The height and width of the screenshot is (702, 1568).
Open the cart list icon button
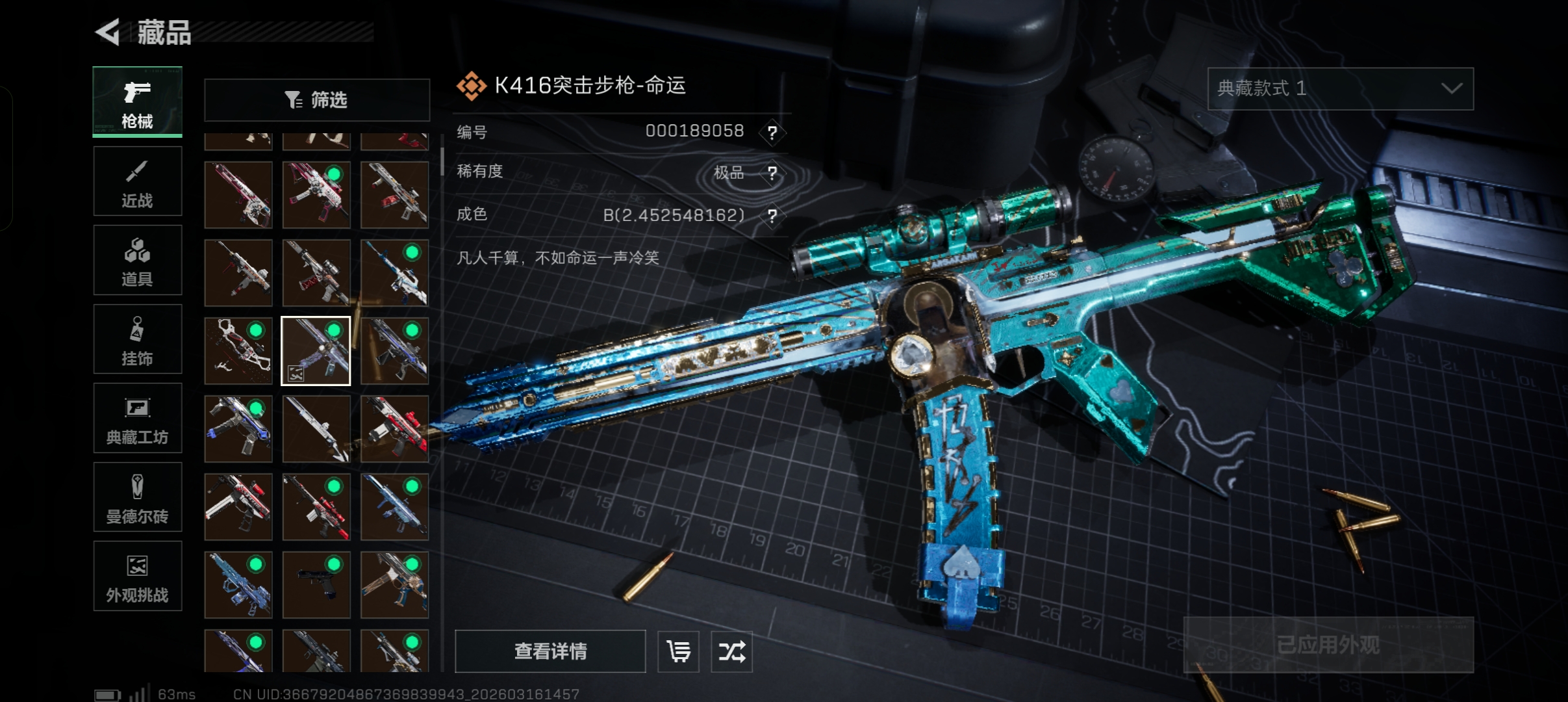coord(678,651)
